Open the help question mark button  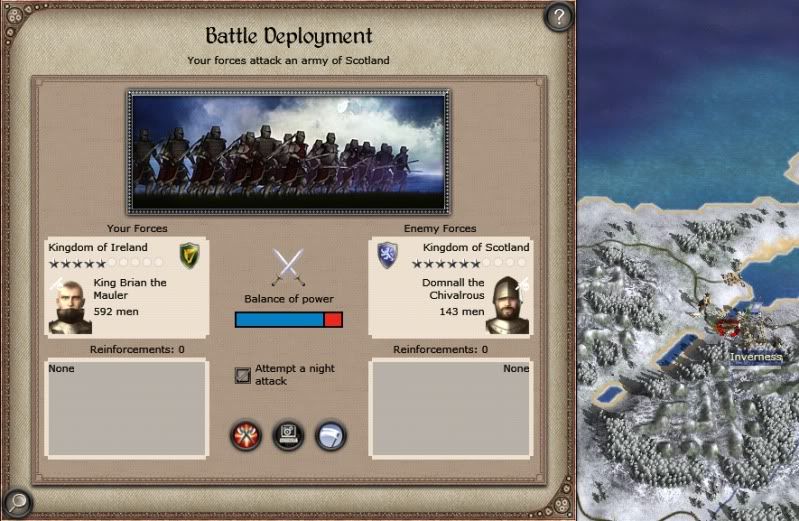560,17
